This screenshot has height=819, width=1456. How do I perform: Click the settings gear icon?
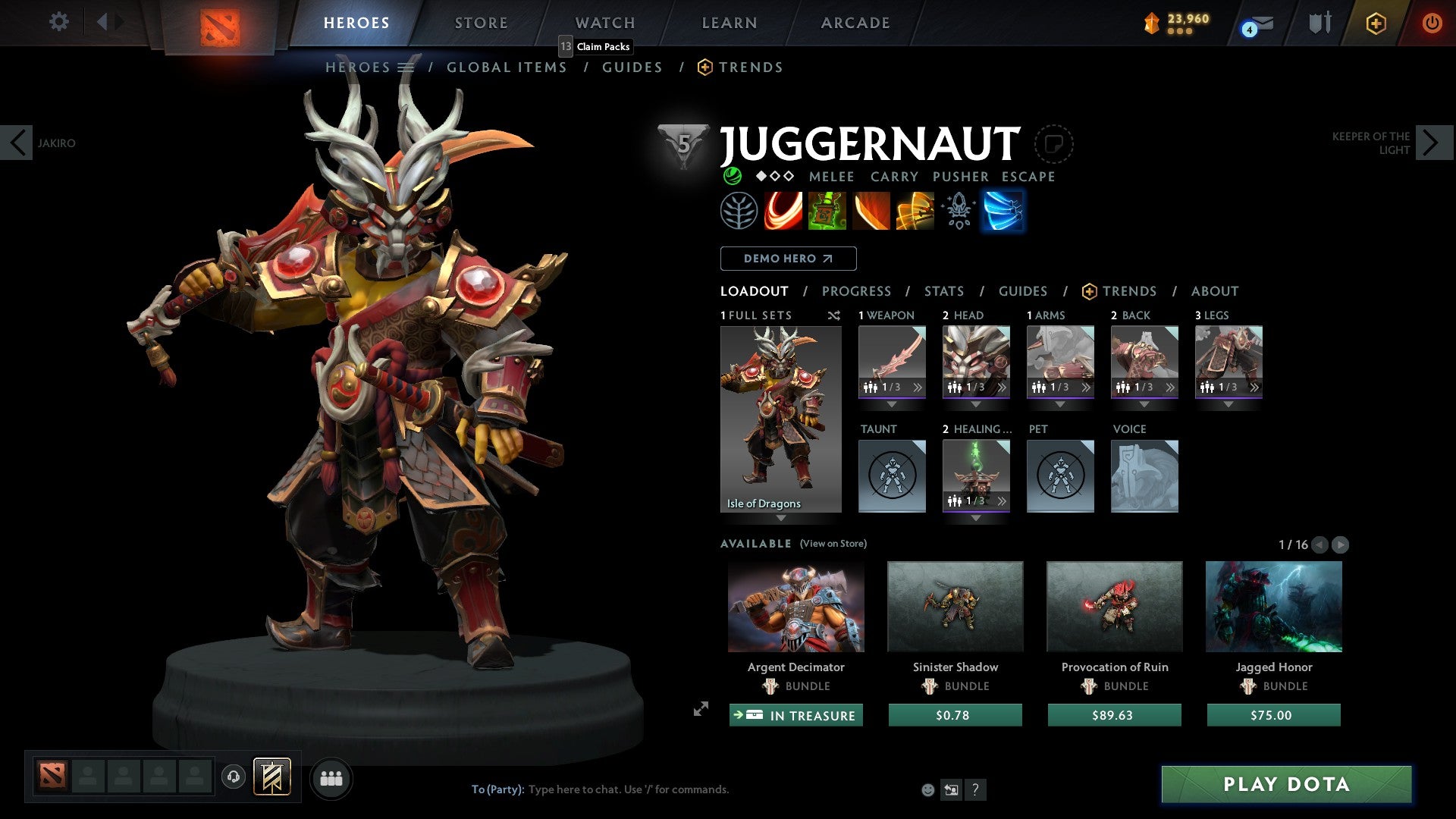point(59,22)
